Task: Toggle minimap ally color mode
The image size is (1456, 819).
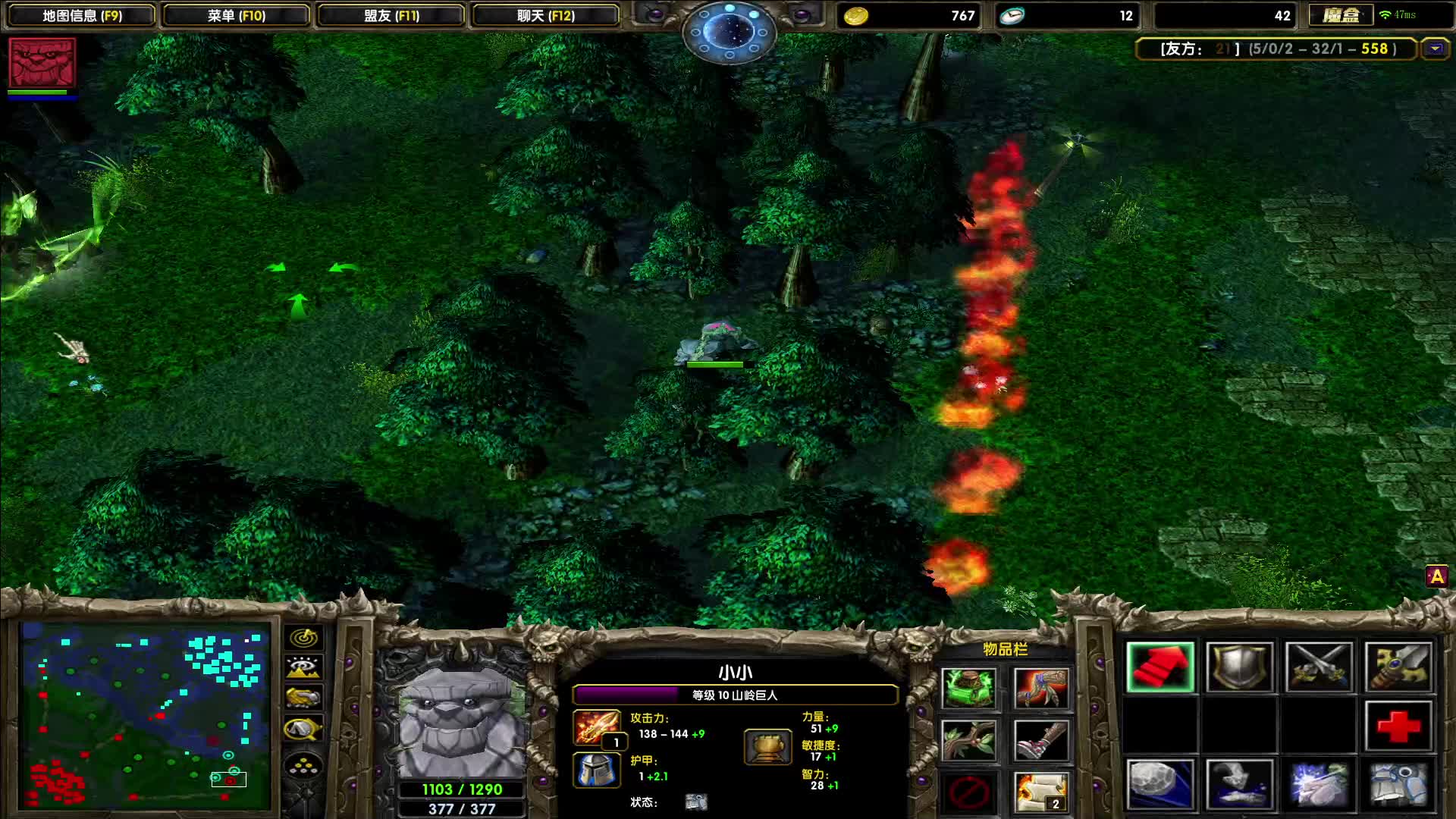Action: pyautogui.click(x=303, y=698)
